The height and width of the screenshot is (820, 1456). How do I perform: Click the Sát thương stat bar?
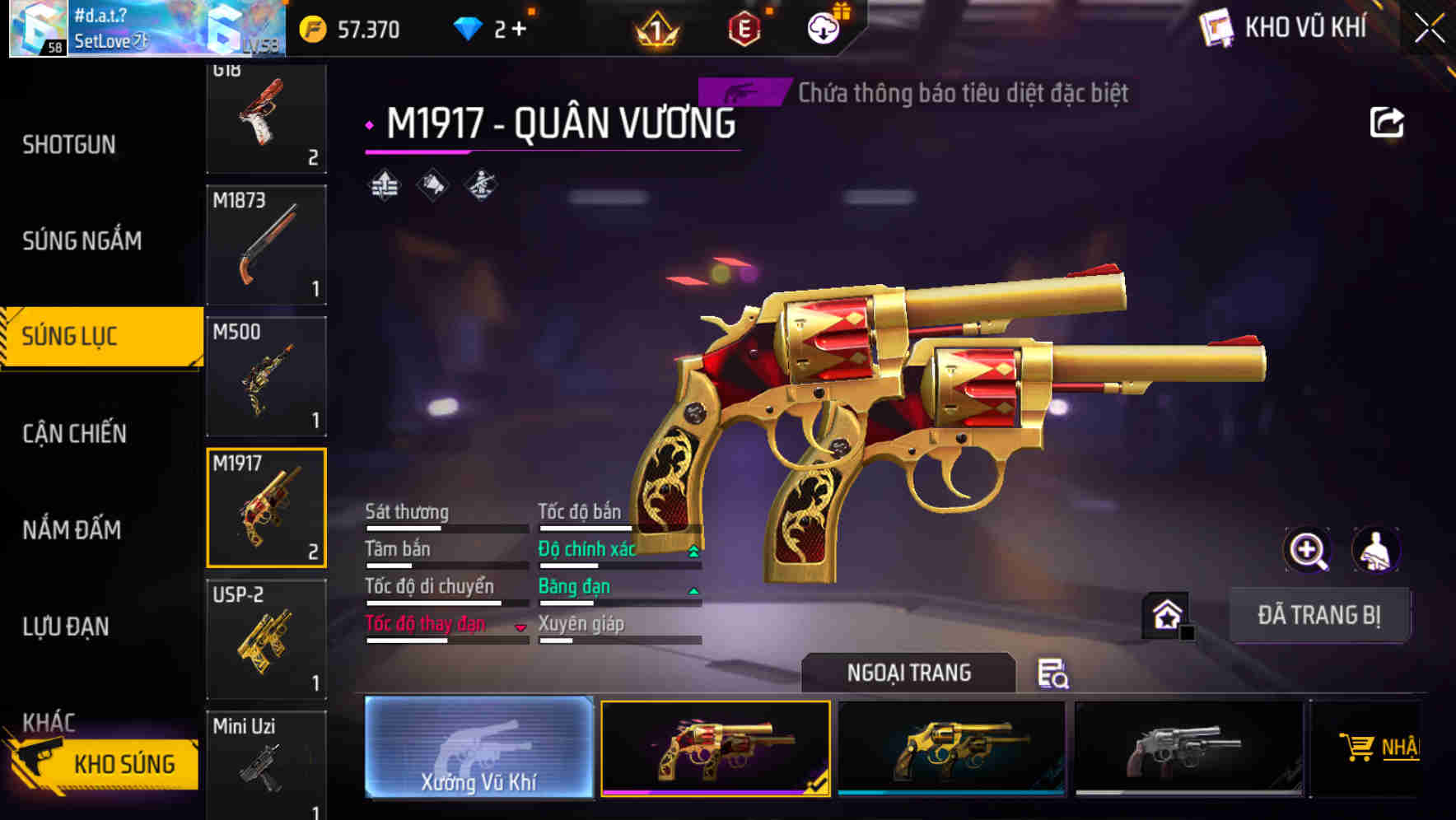445,527
